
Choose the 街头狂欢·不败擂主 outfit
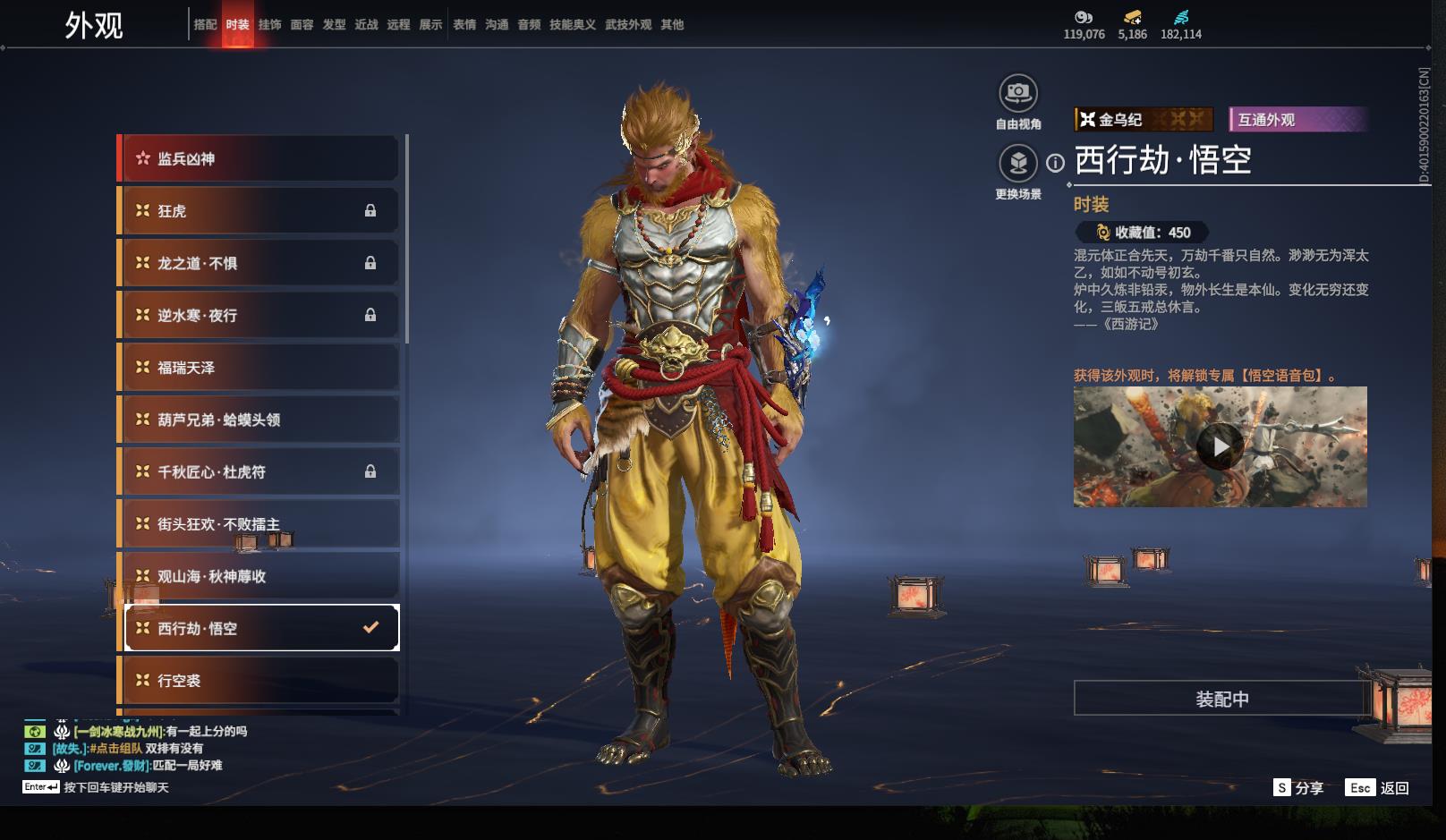pyautogui.click(x=259, y=524)
